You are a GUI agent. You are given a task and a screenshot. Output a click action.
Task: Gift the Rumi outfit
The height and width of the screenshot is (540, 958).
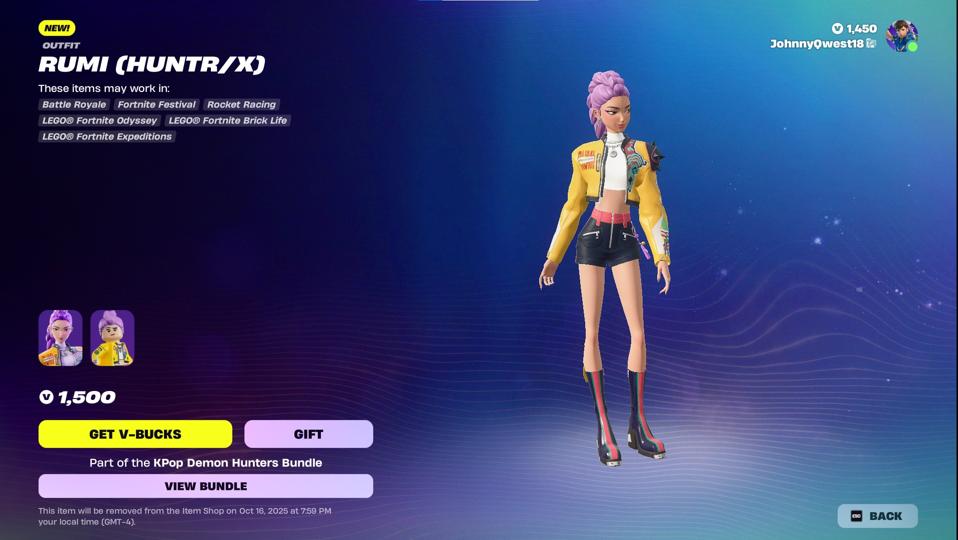pyautogui.click(x=308, y=434)
